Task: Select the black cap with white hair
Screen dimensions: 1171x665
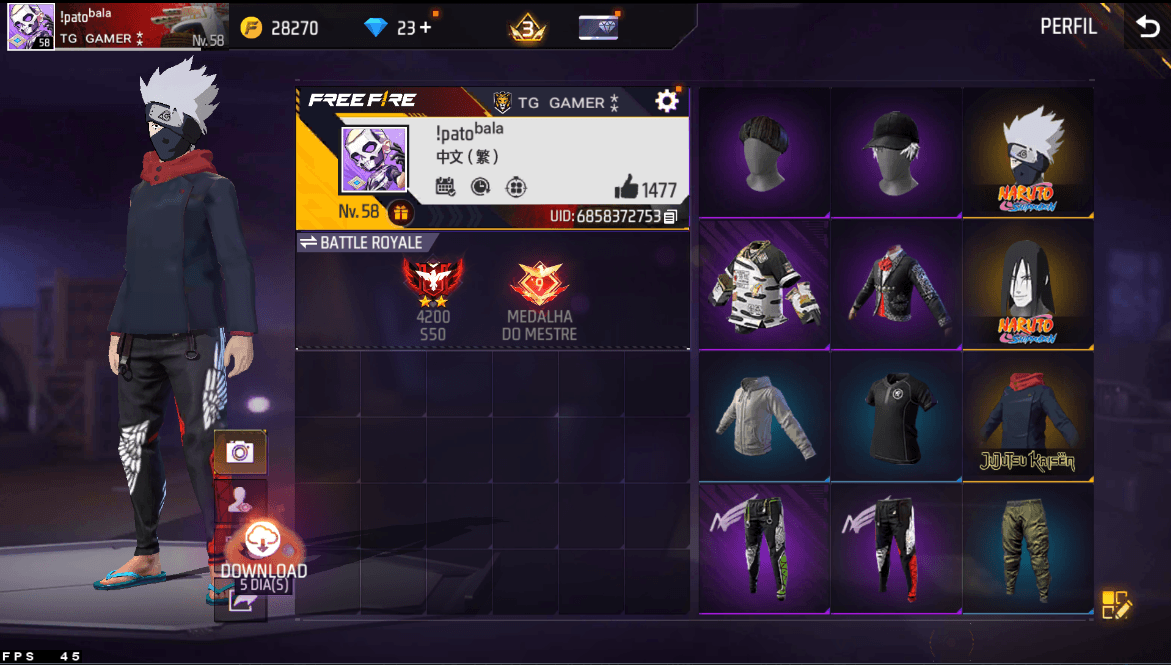Action: pos(895,152)
